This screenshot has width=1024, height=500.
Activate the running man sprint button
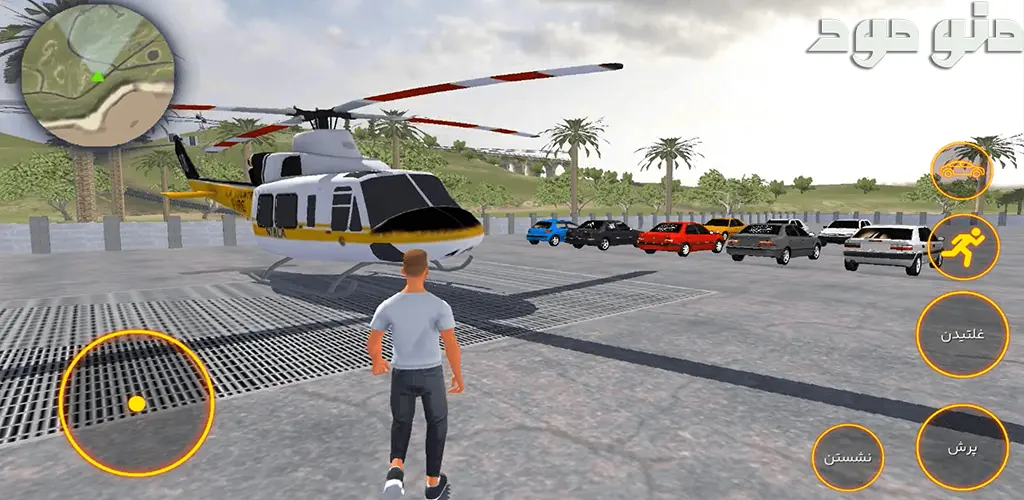click(x=963, y=246)
